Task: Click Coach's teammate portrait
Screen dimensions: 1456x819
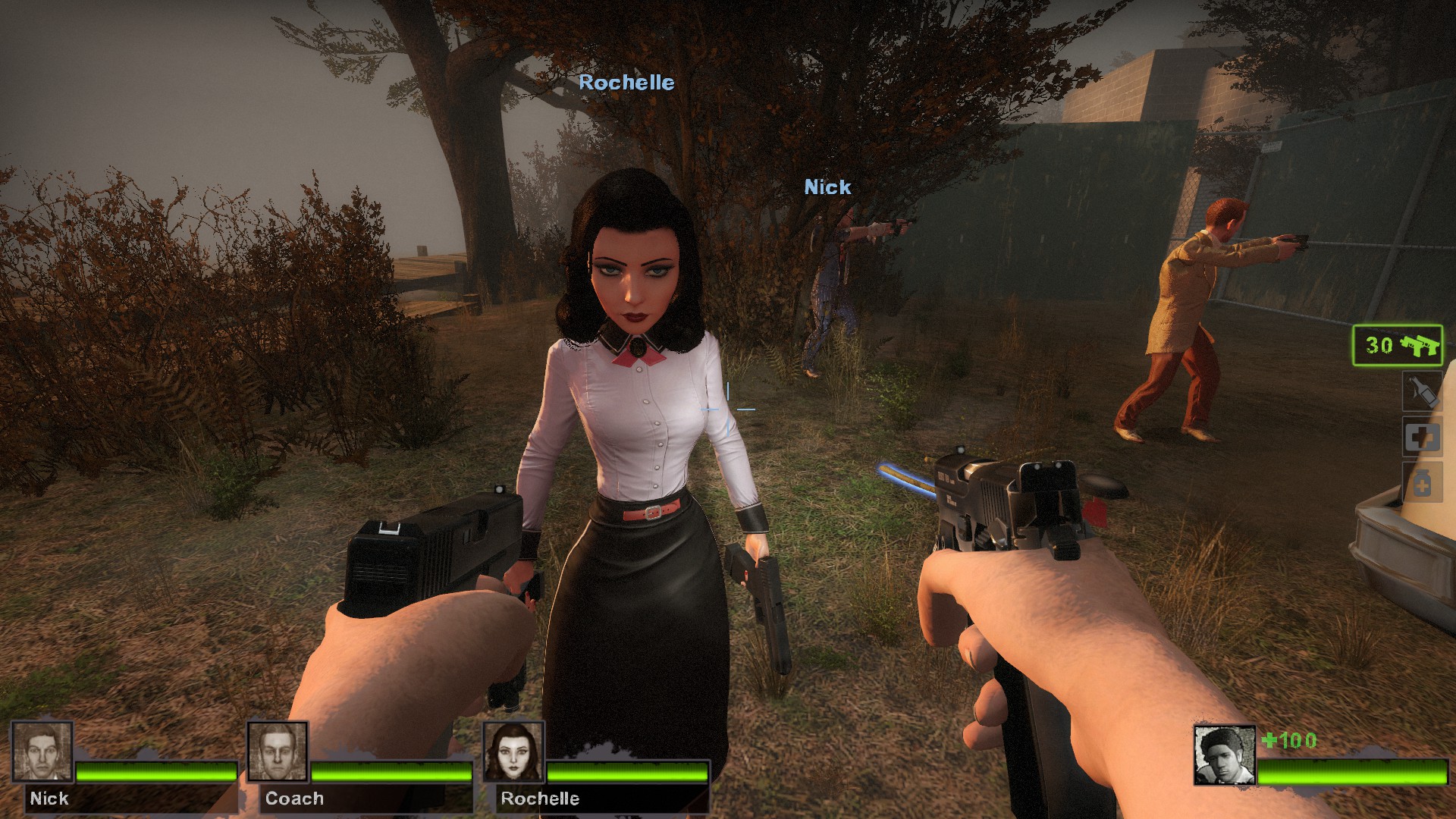Action: pyautogui.click(x=278, y=752)
